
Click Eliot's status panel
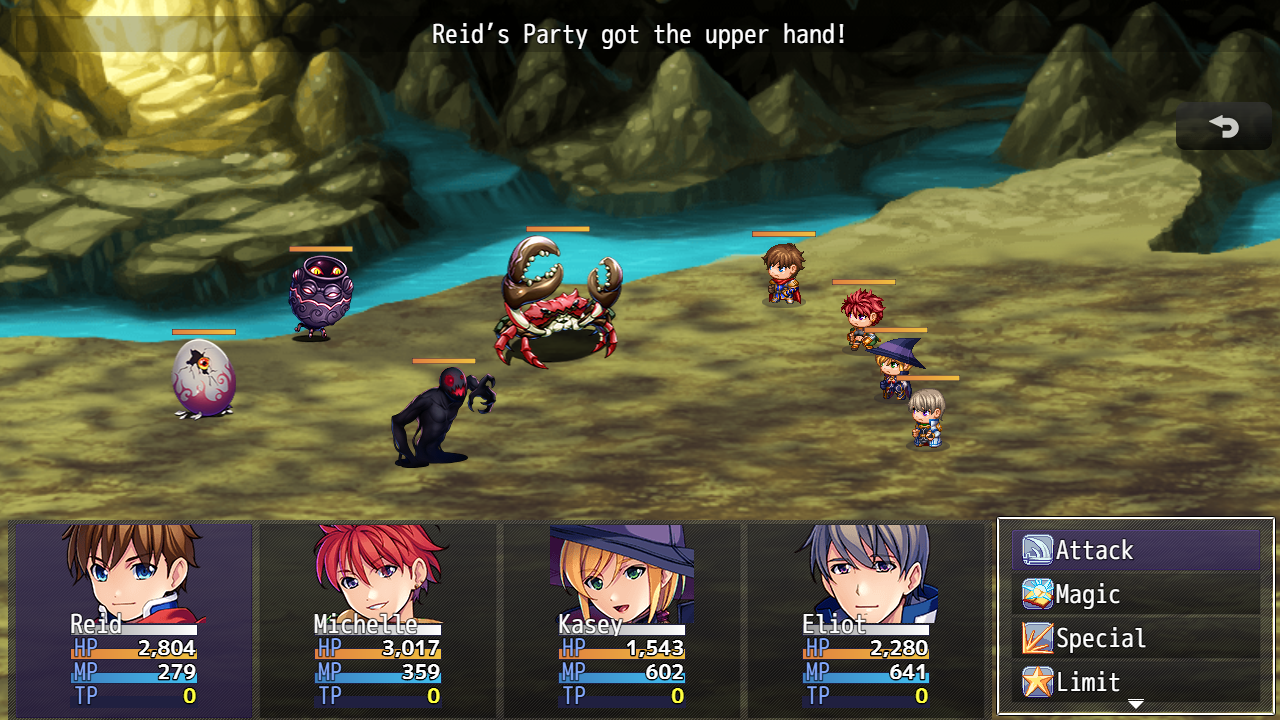point(865,618)
